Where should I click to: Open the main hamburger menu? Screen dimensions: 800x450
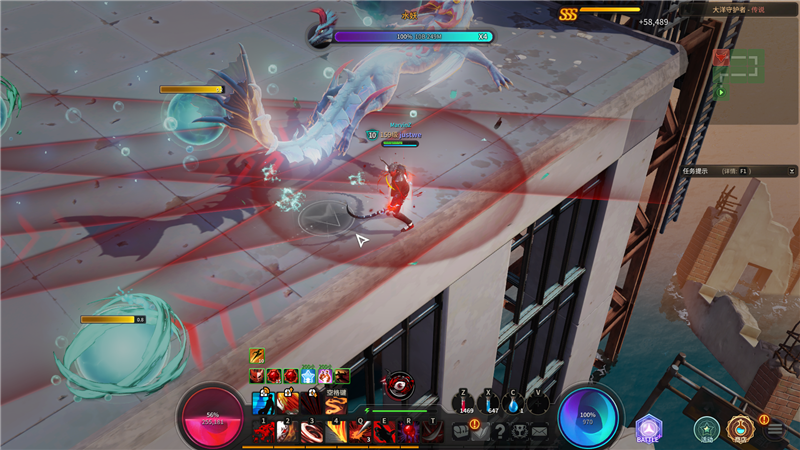tap(775, 431)
